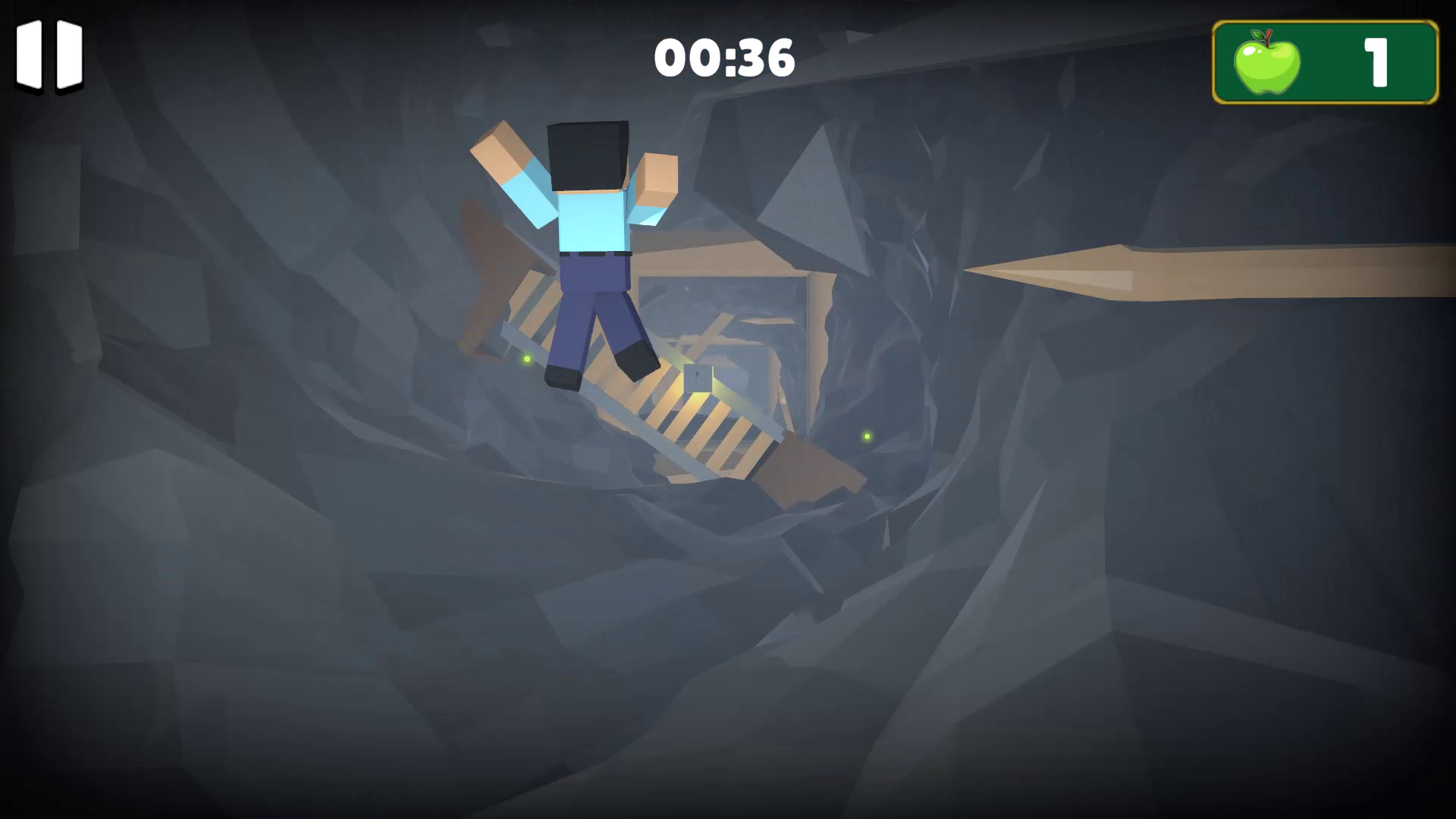Select the blue shirt of the character
The width and height of the screenshot is (1456, 819).
(x=591, y=220)
